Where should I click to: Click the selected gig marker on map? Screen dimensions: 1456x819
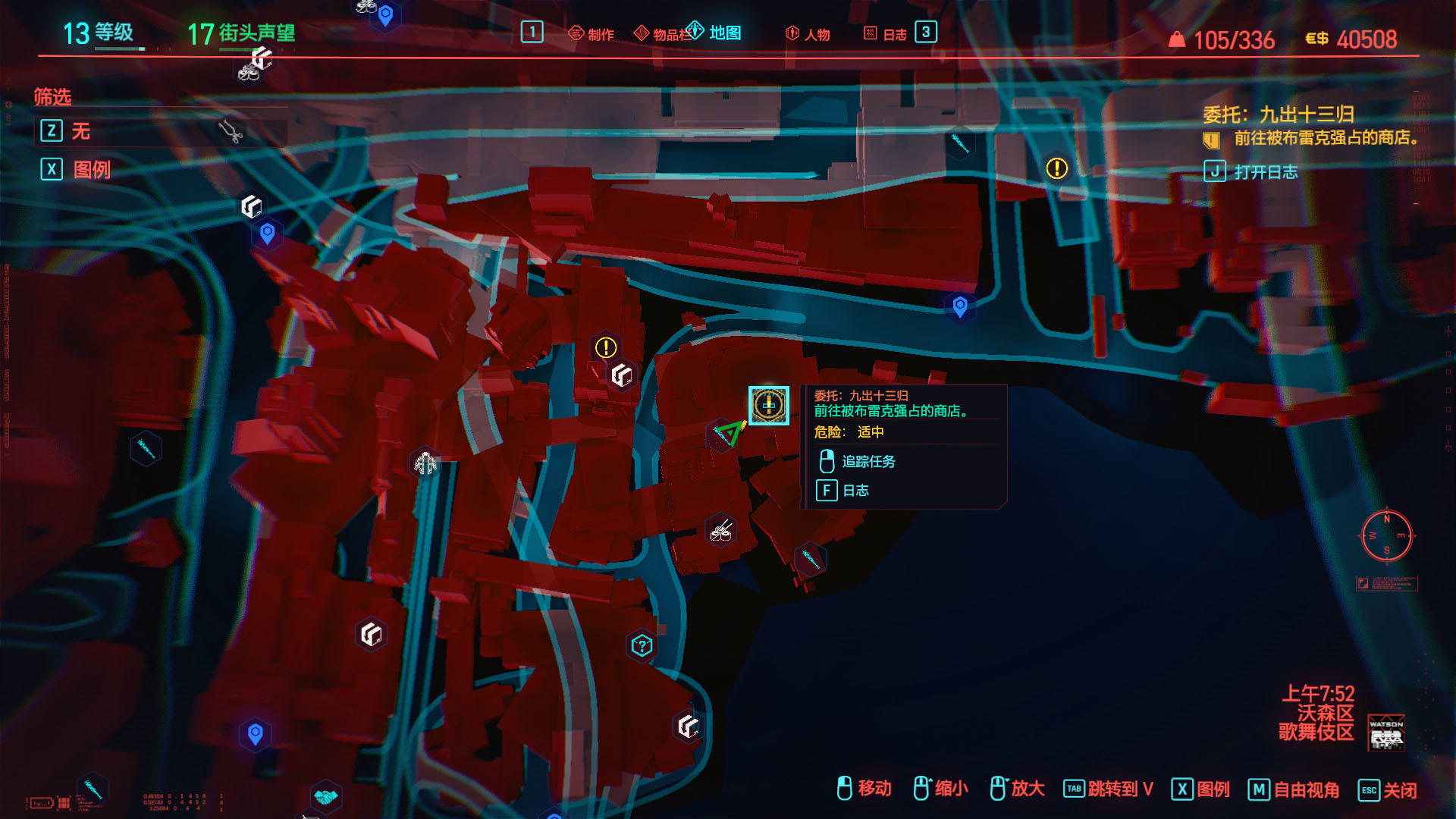click(x=768, y=406)
